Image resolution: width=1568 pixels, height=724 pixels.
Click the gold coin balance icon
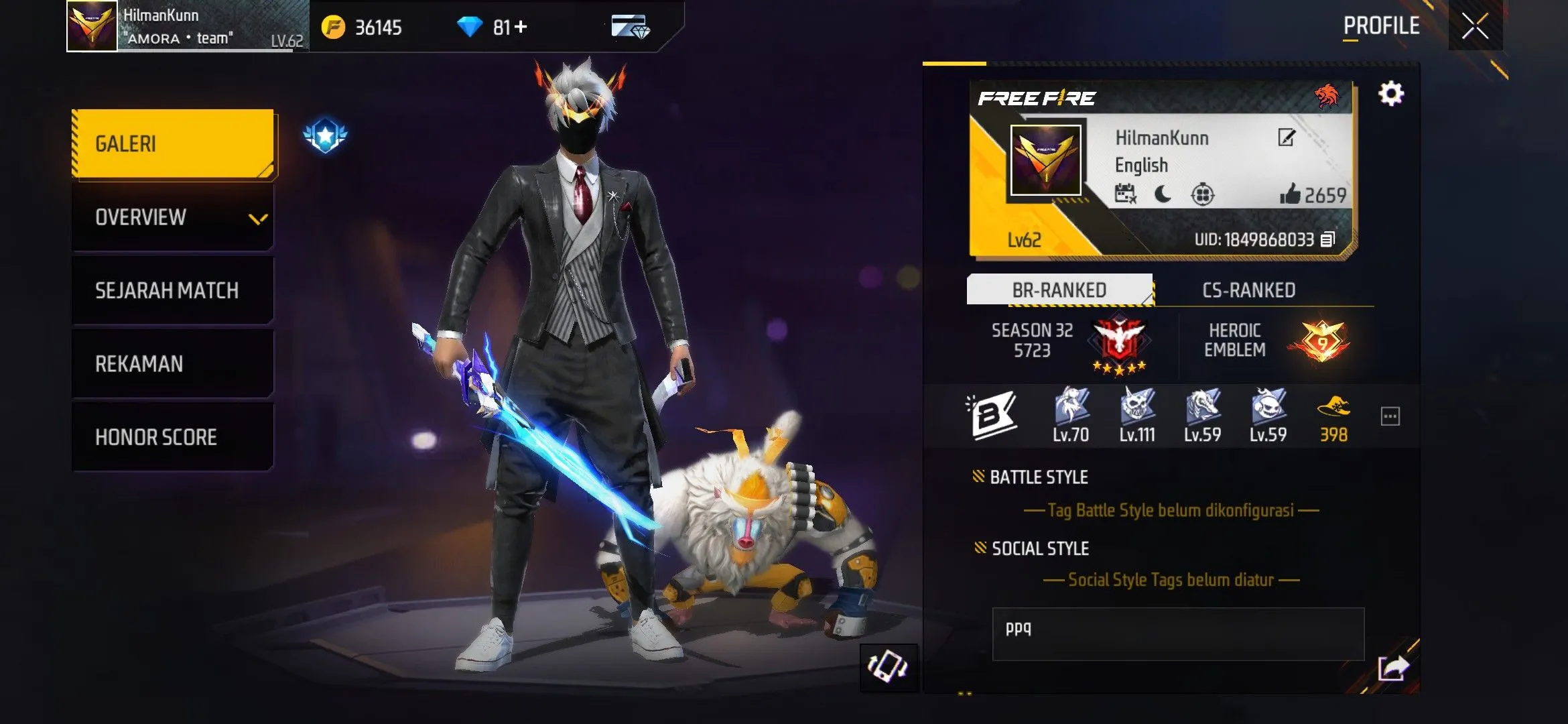click(333, 27)
